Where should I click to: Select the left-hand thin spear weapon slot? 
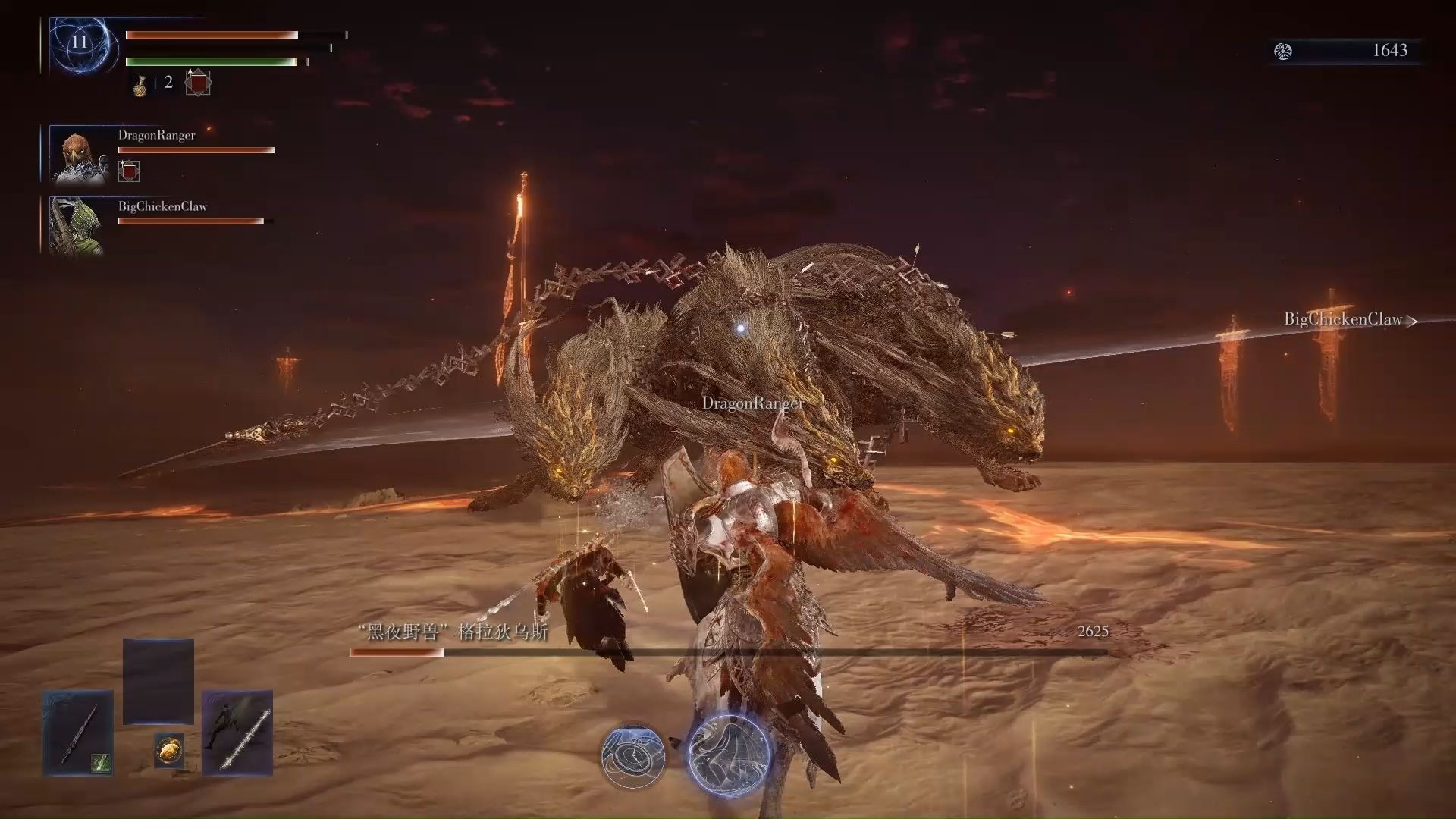tap(78, 733)
